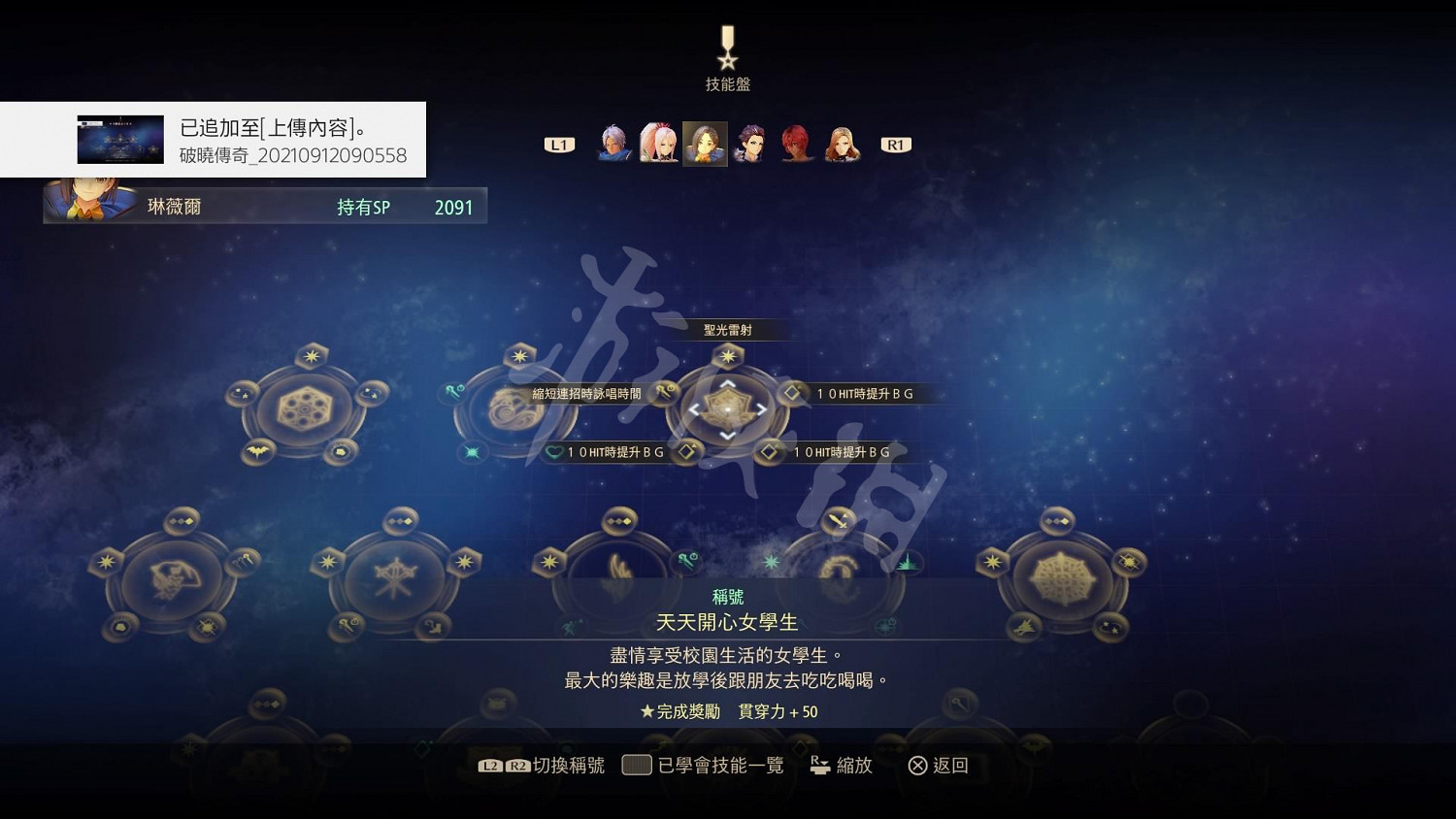
Task: Click the teal burst icon beside the left skill panel
Action: pos(474,452)
